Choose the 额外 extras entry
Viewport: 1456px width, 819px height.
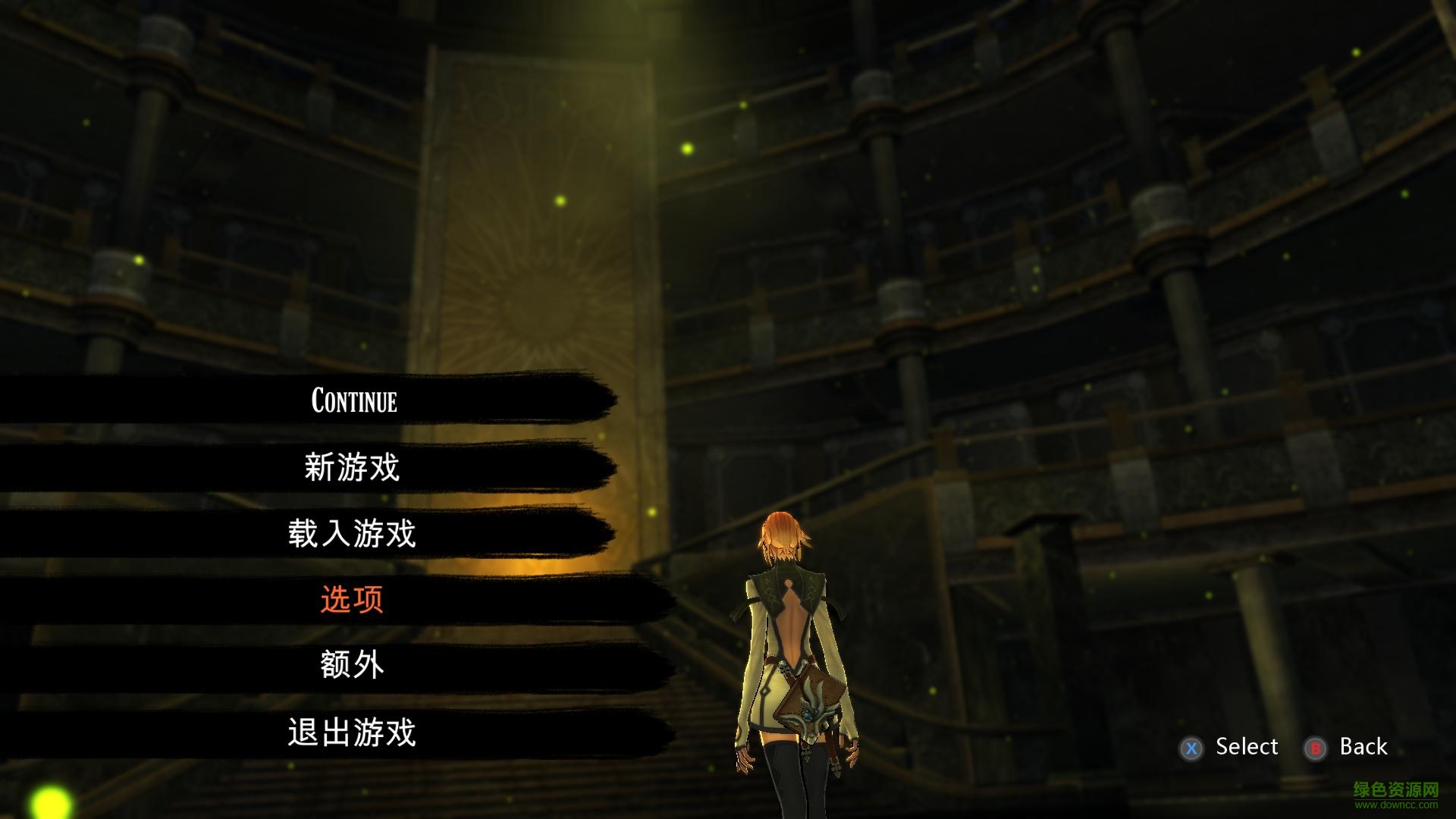click(352, 665)
